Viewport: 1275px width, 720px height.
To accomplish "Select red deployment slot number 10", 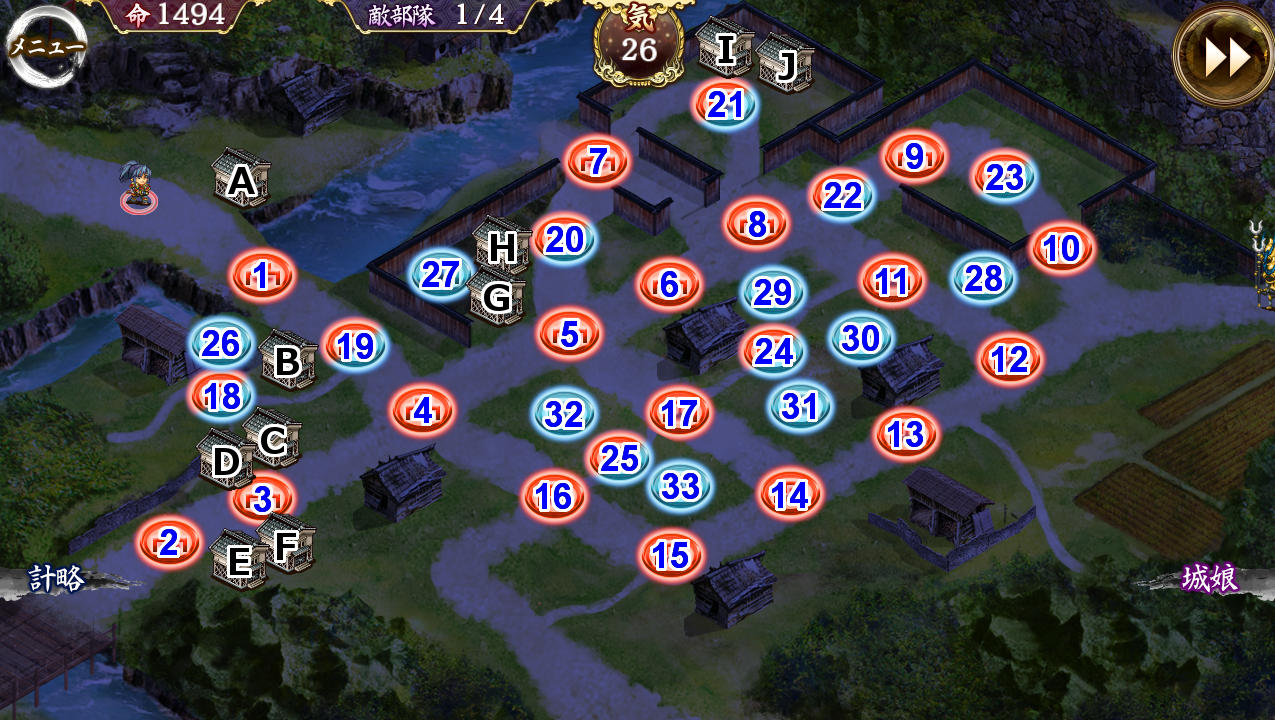I will pos(1062,247).
